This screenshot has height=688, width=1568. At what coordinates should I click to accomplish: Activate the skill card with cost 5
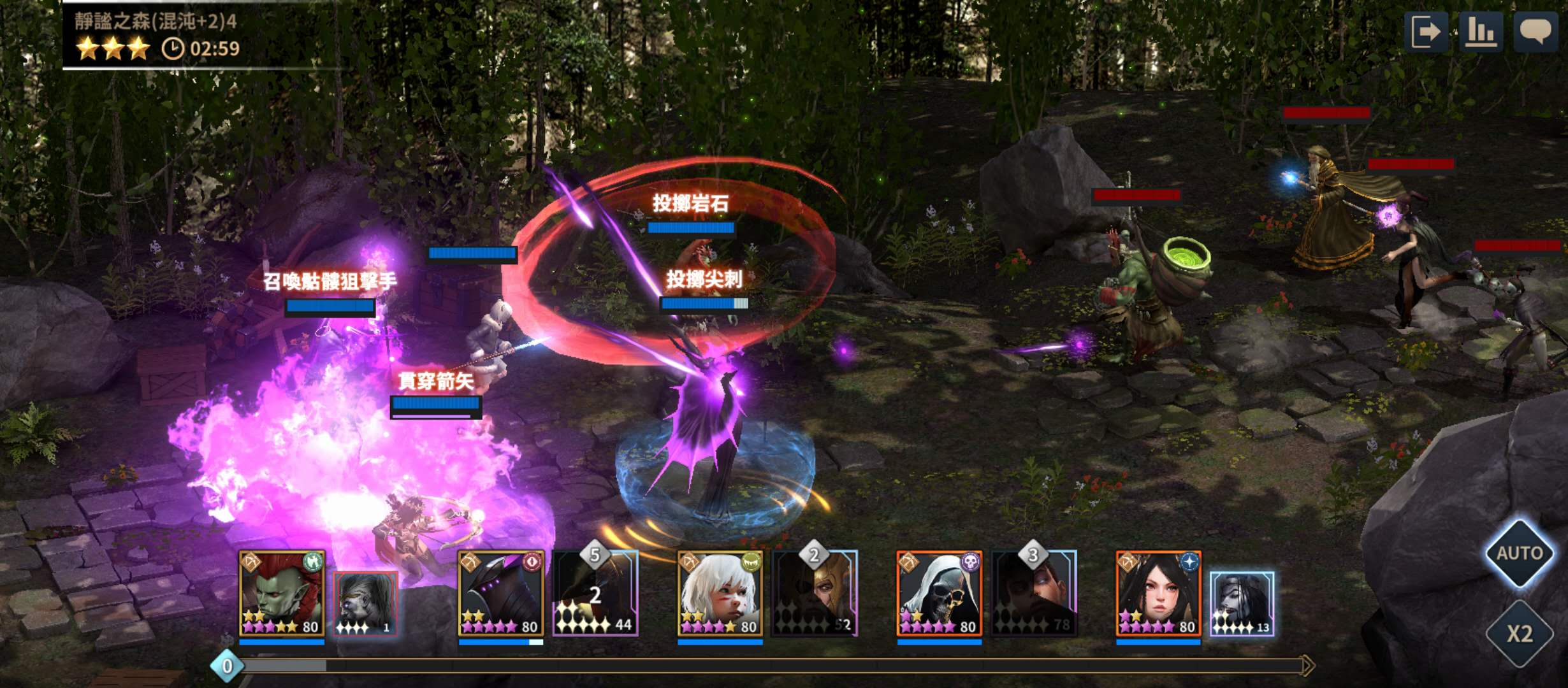pos(595,594)
